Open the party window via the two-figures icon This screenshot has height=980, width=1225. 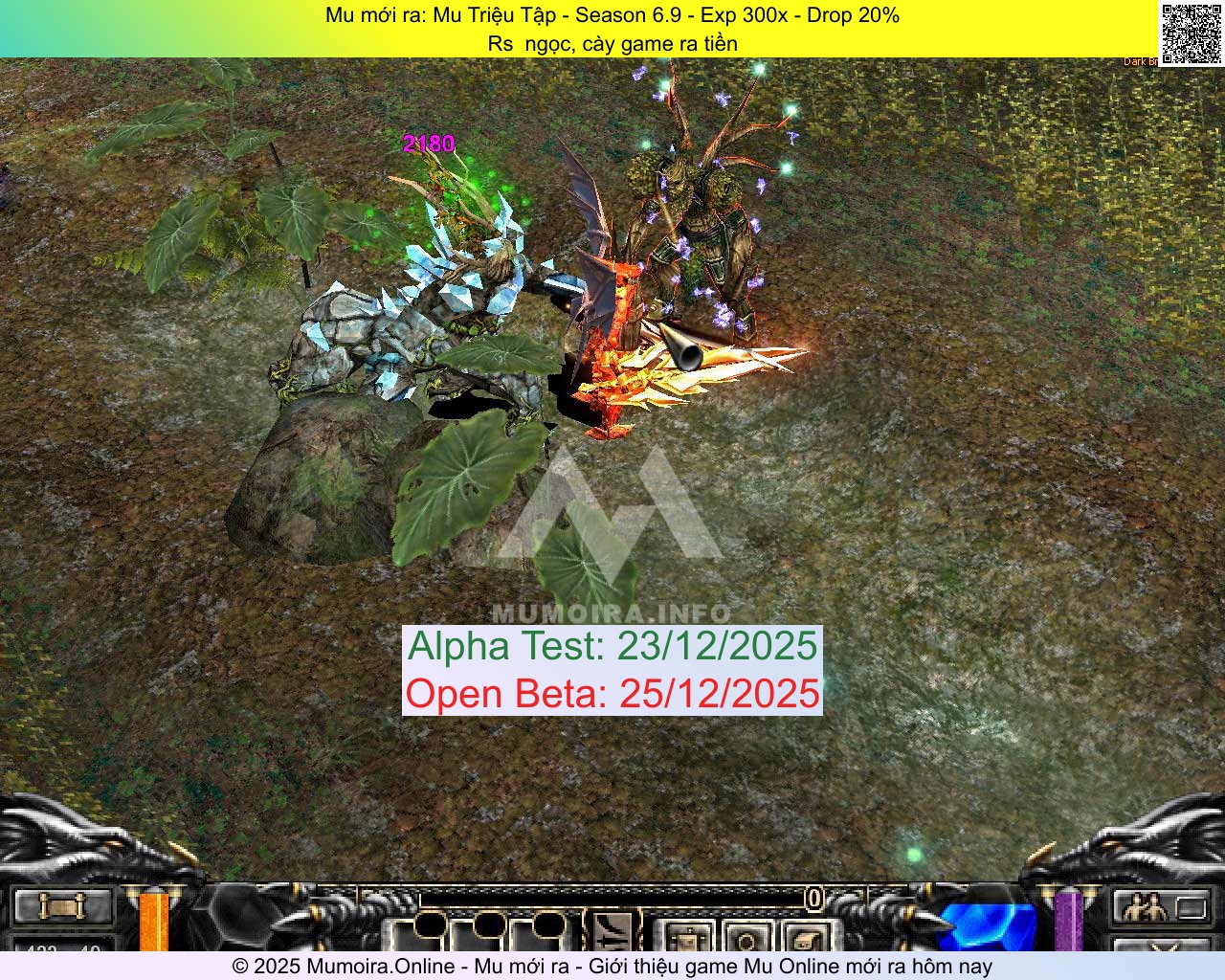pos(1144,906)
